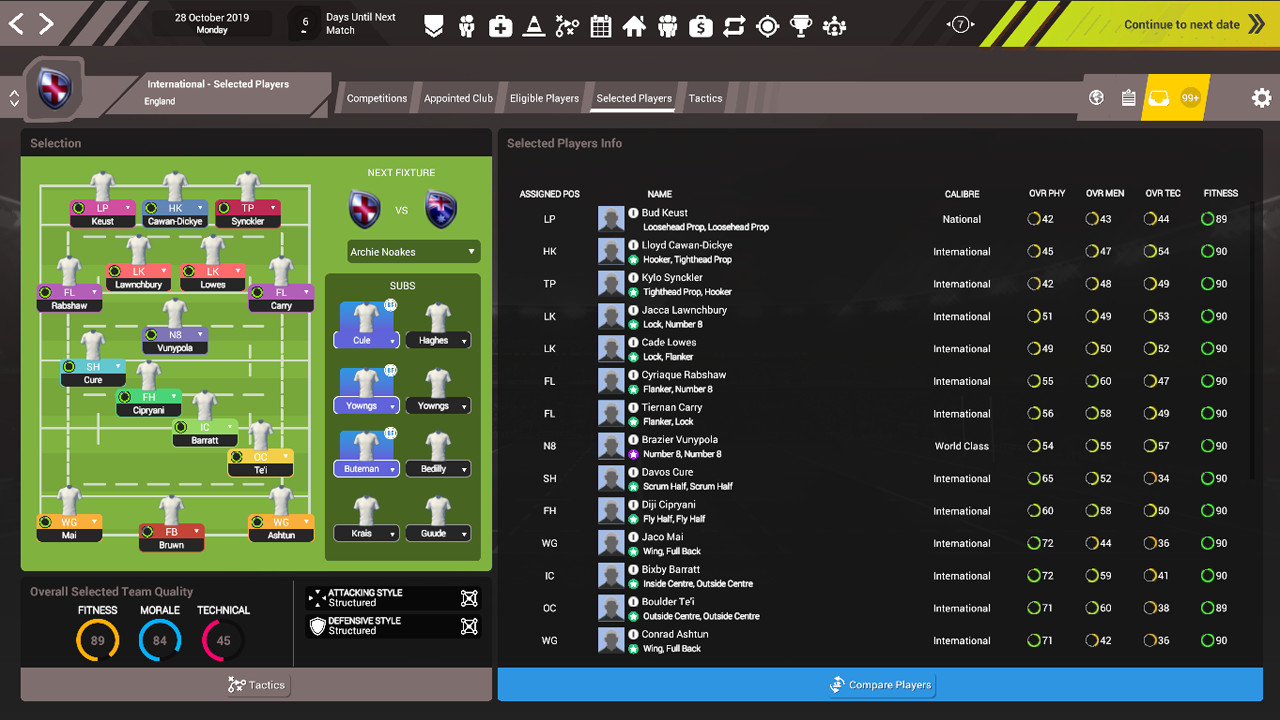Toggle the Defensive Style swords icon

[469, 624]
